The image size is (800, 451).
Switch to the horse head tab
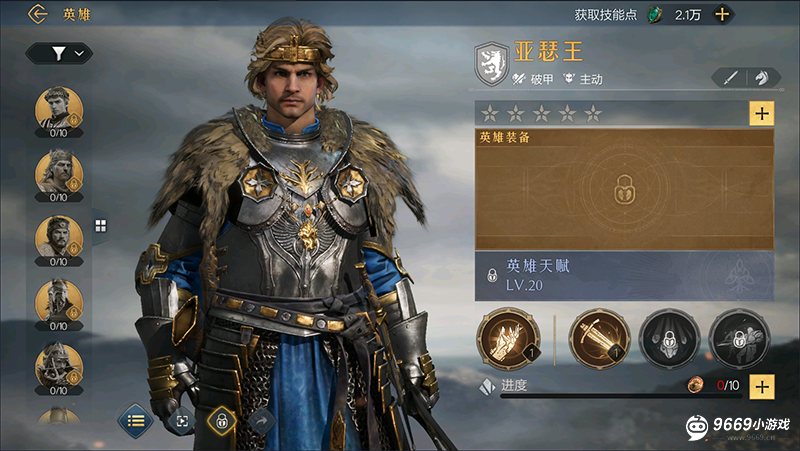[x=762, y=78]
